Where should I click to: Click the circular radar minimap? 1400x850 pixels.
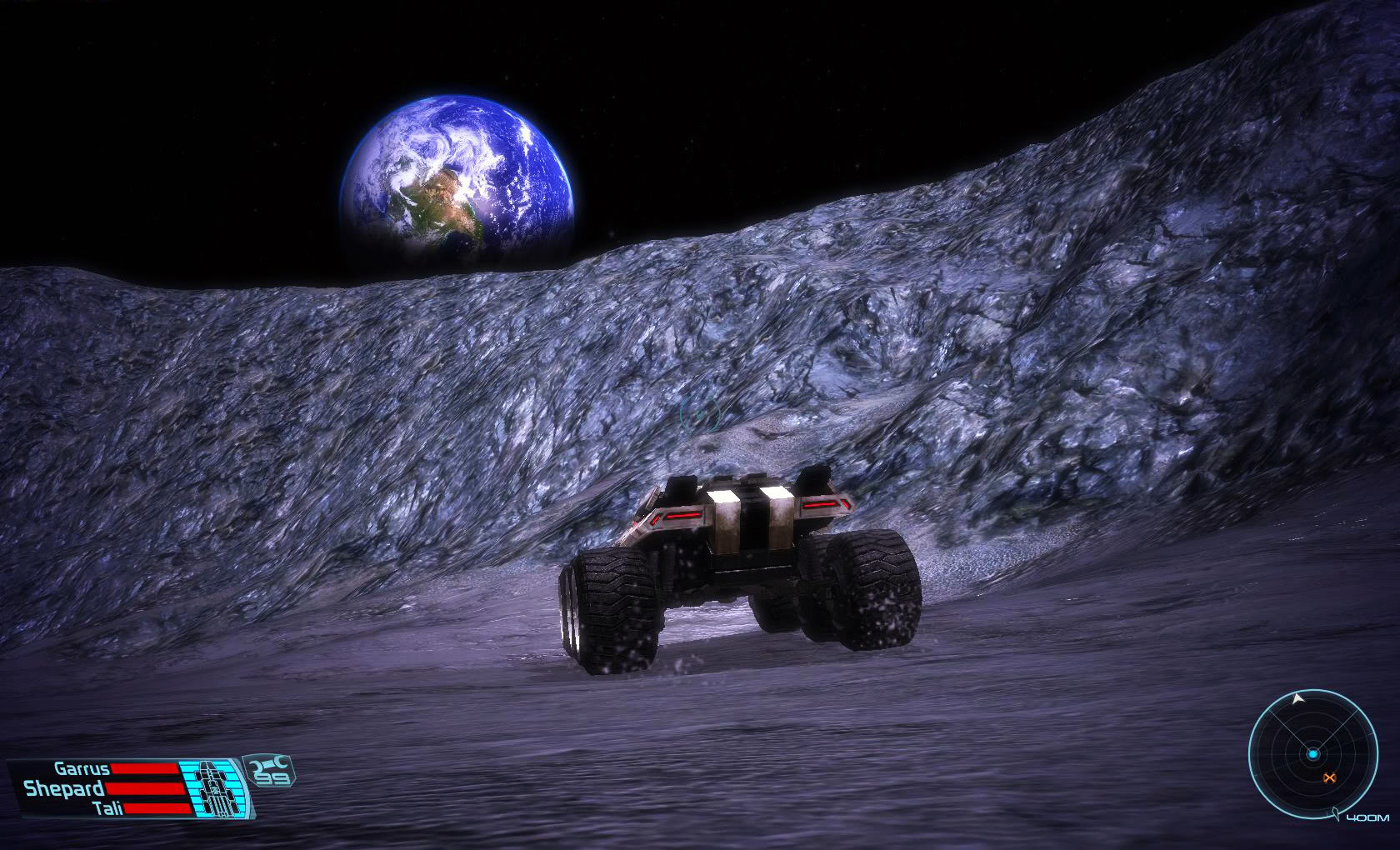[x=1312, y=753]
